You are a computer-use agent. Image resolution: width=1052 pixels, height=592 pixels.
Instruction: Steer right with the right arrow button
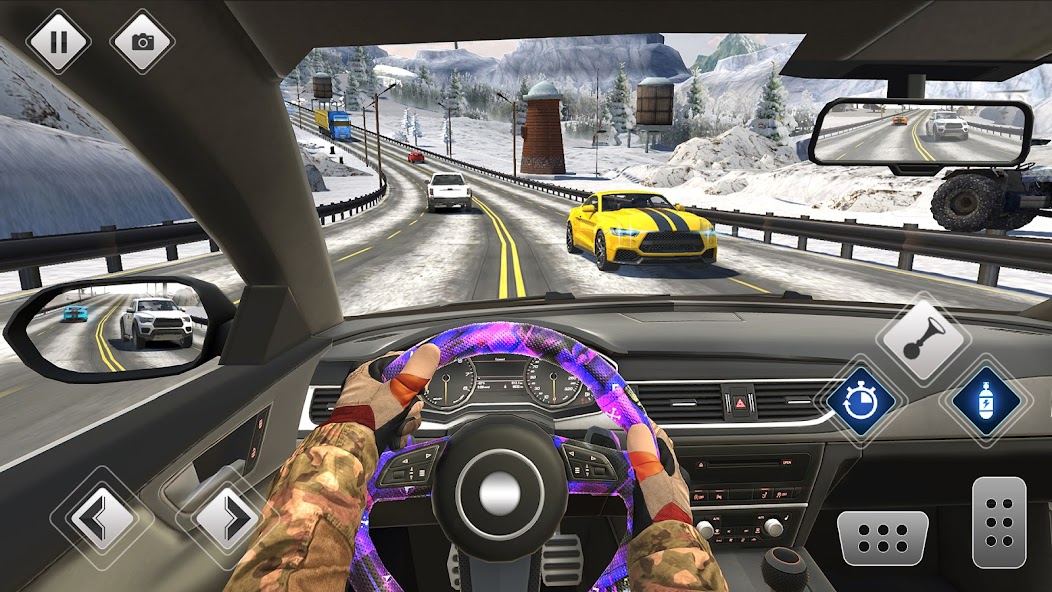pos(226,517)
